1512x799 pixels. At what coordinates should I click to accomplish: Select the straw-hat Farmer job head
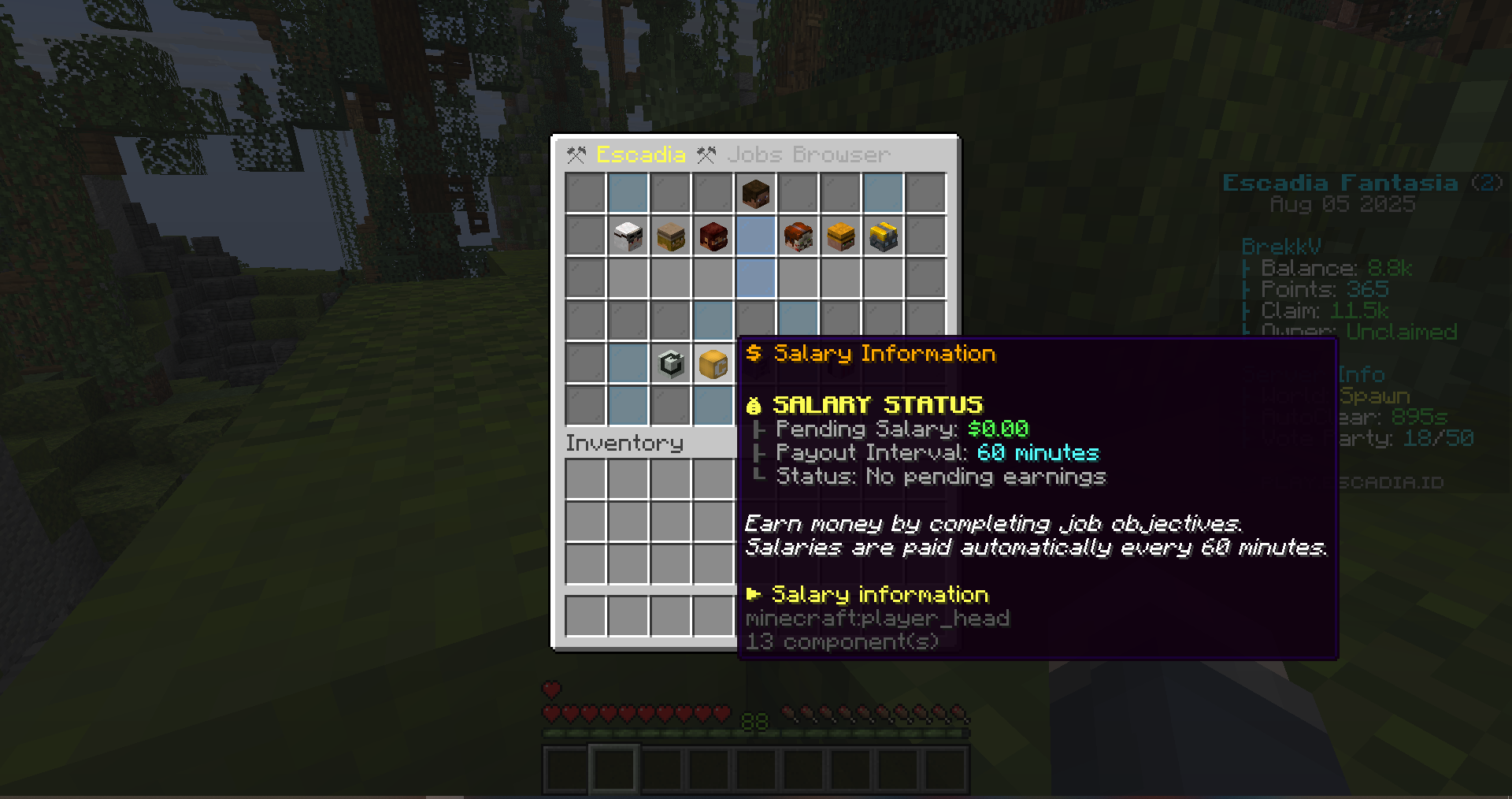tap(671, 236)
